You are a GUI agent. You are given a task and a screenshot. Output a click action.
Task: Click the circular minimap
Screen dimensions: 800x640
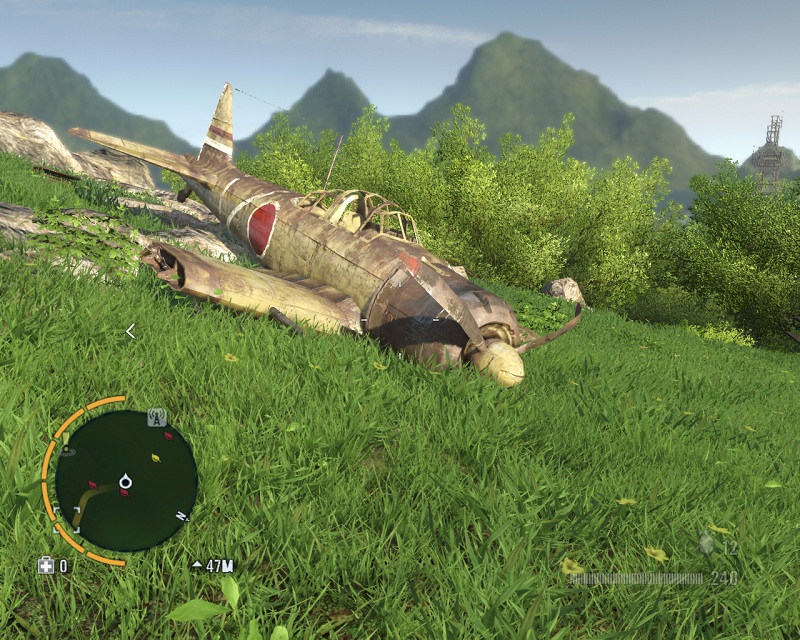(125, 481)
